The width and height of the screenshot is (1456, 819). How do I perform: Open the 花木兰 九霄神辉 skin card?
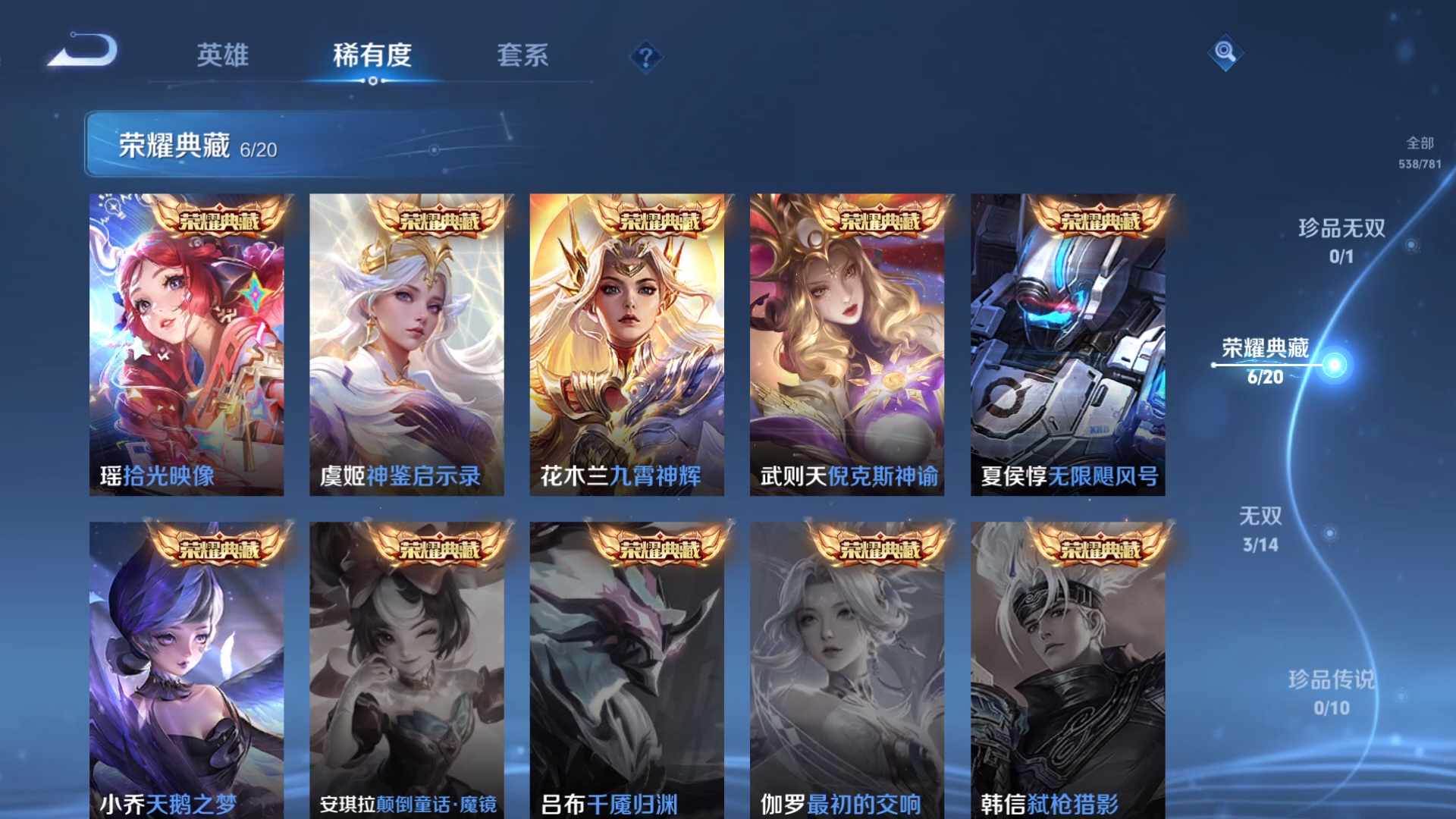point(626,345)
